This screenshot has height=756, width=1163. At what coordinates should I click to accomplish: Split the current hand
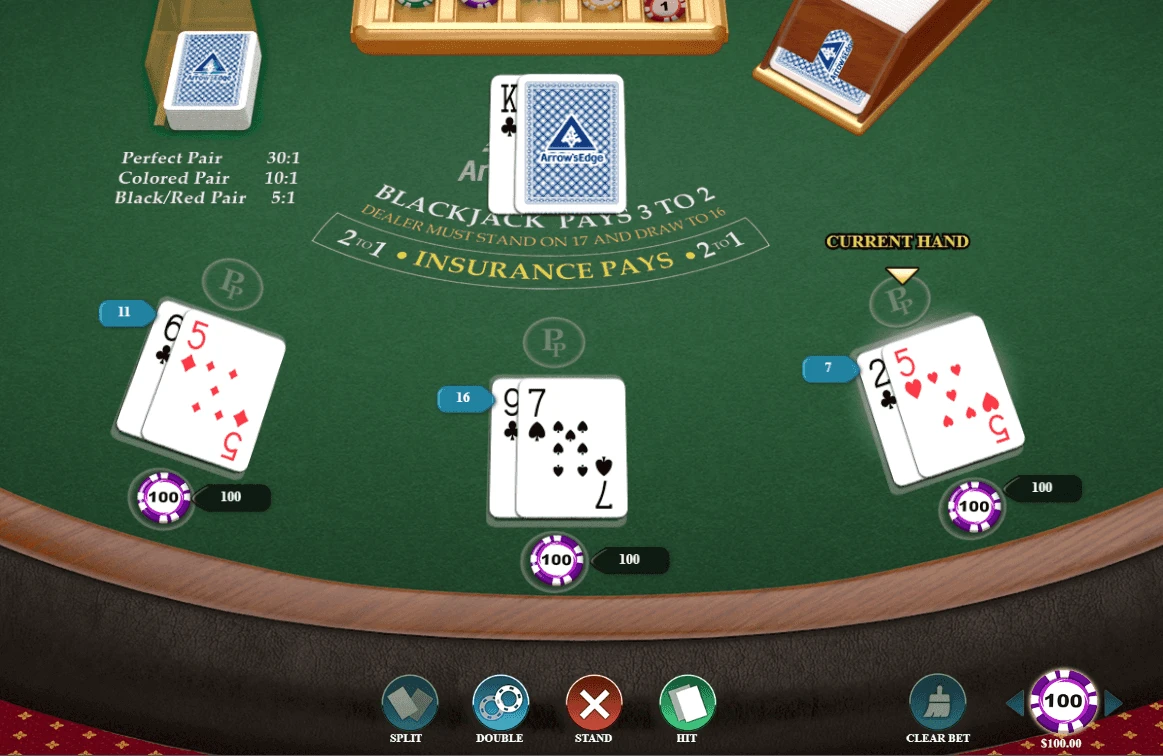tap(410, 703)
